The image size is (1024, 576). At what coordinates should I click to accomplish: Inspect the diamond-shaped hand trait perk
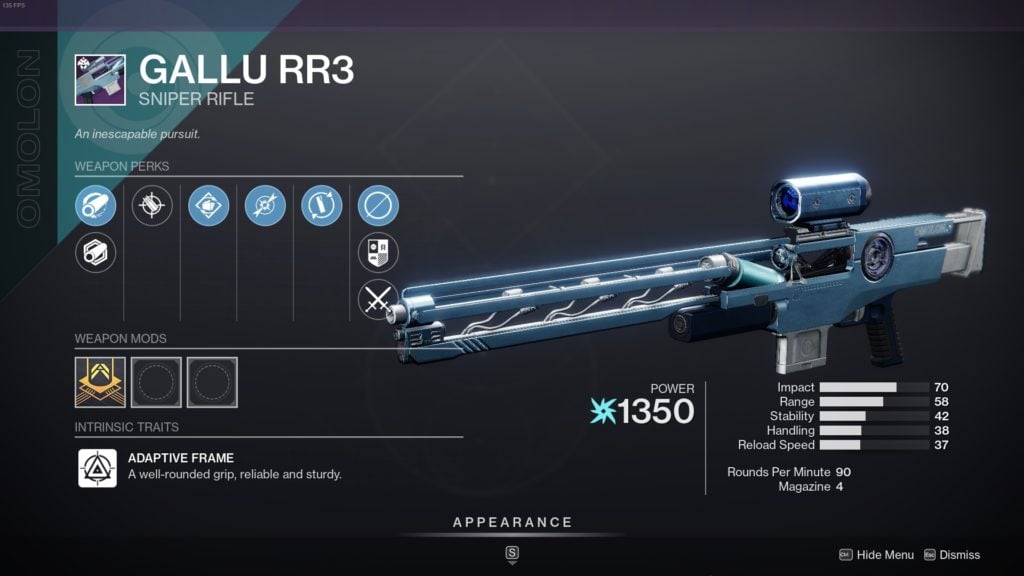tap(209, 206)
